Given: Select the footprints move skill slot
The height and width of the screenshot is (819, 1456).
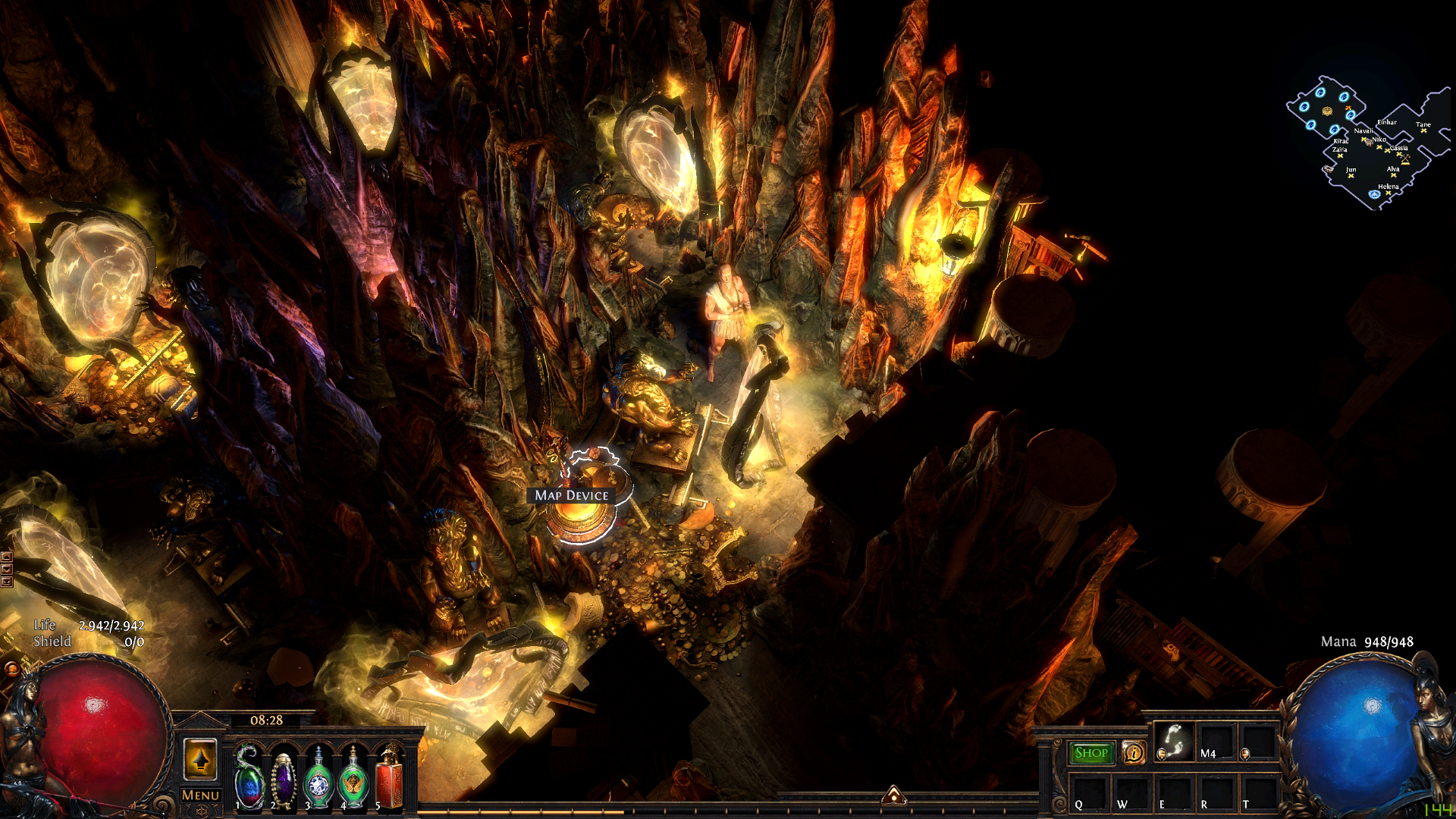Looking at the screenshot, I should 1174,742.
